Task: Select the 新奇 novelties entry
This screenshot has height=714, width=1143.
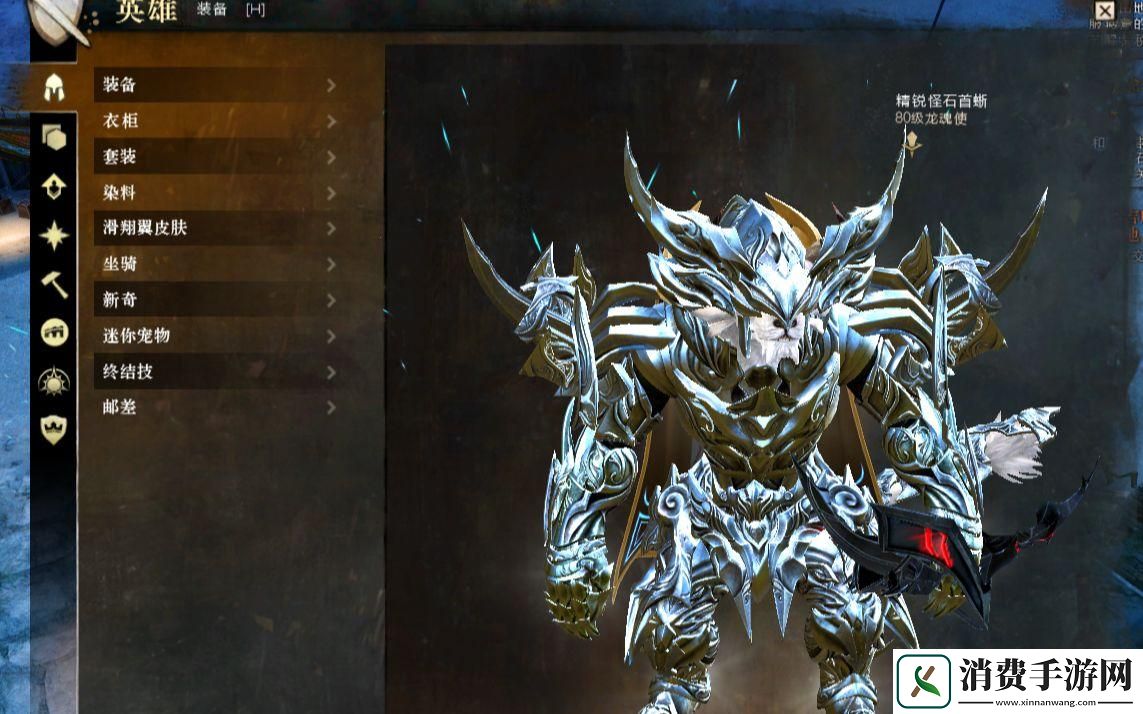Action: click(x=216, y=300)
